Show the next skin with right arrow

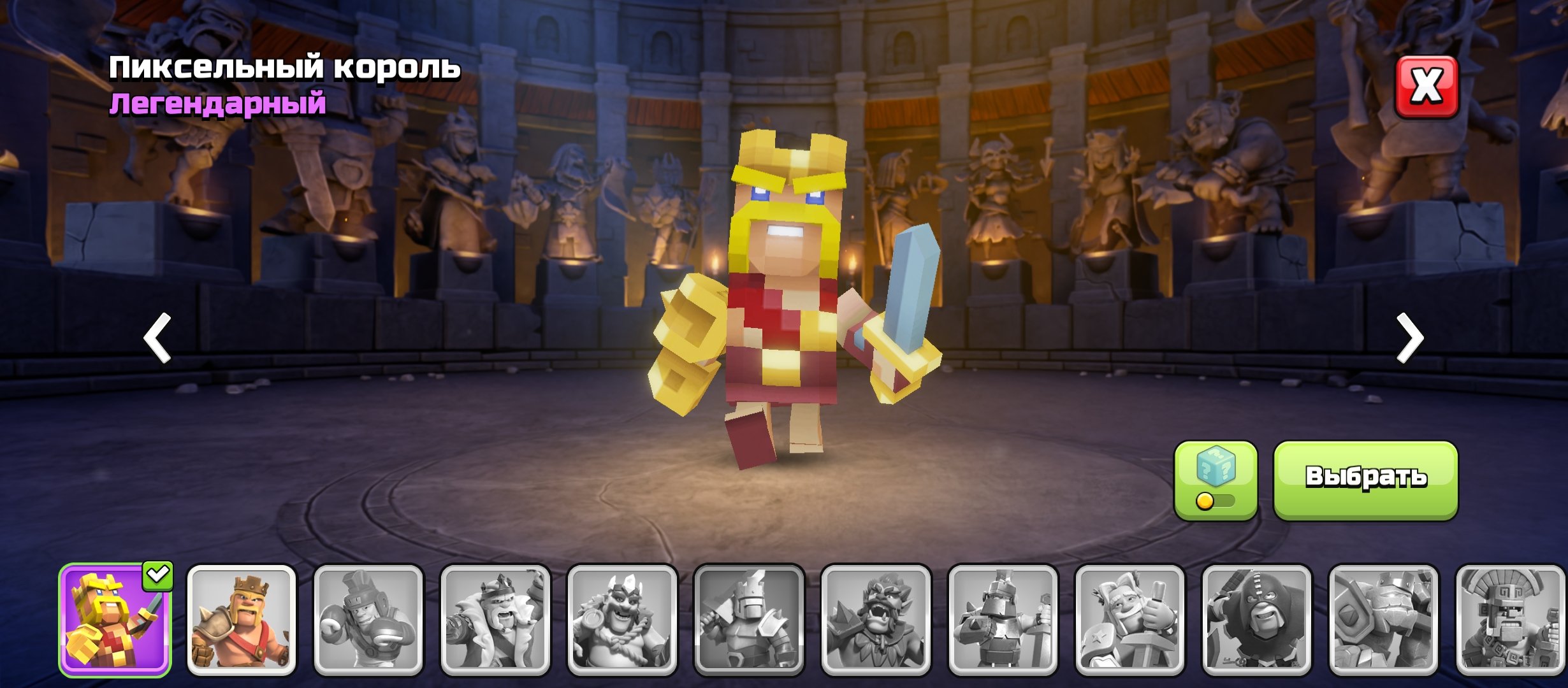1410,338
